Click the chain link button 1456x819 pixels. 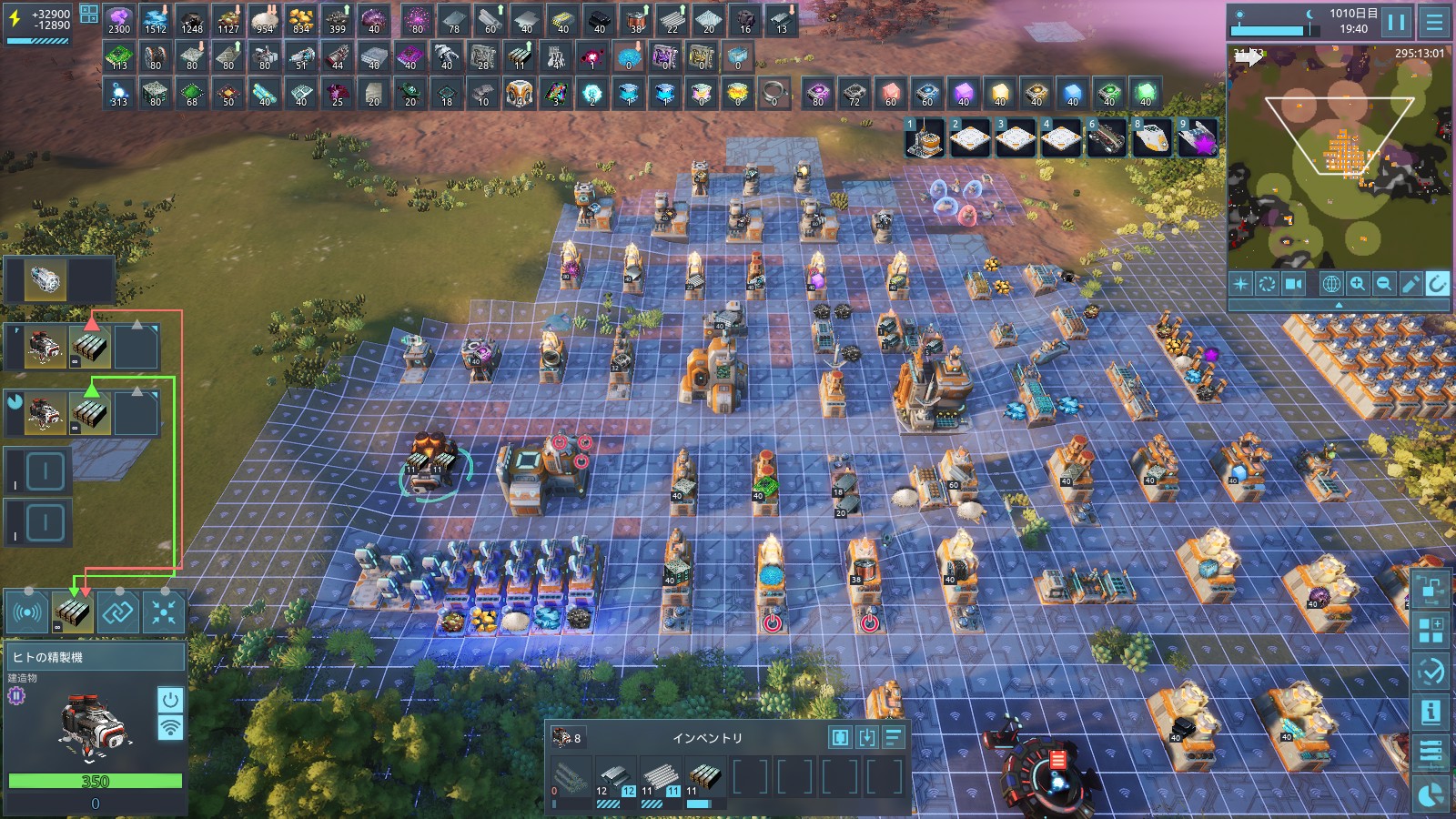[x=118, y=612]
